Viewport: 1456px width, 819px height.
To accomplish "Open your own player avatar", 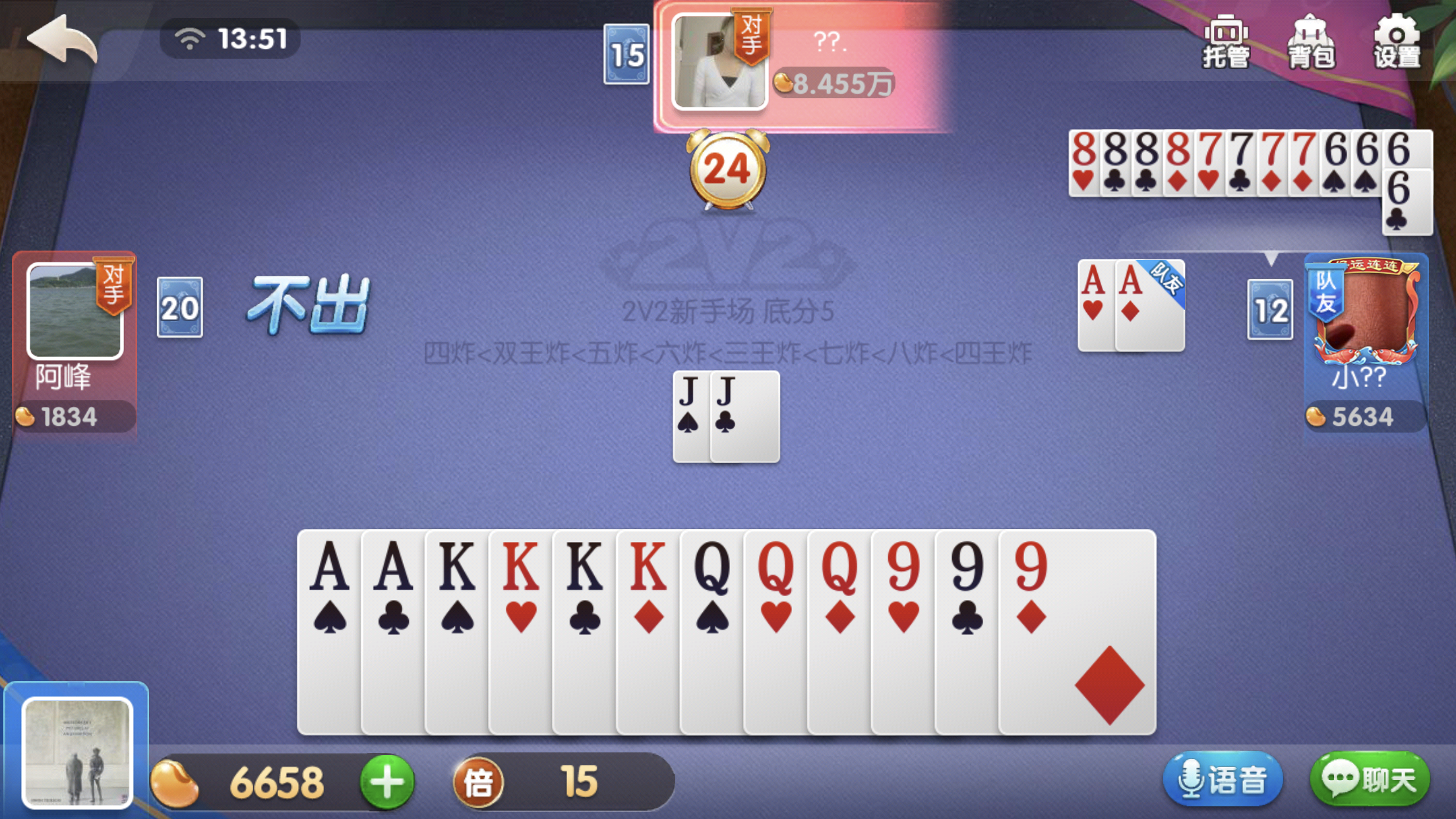I will point(77,752).
